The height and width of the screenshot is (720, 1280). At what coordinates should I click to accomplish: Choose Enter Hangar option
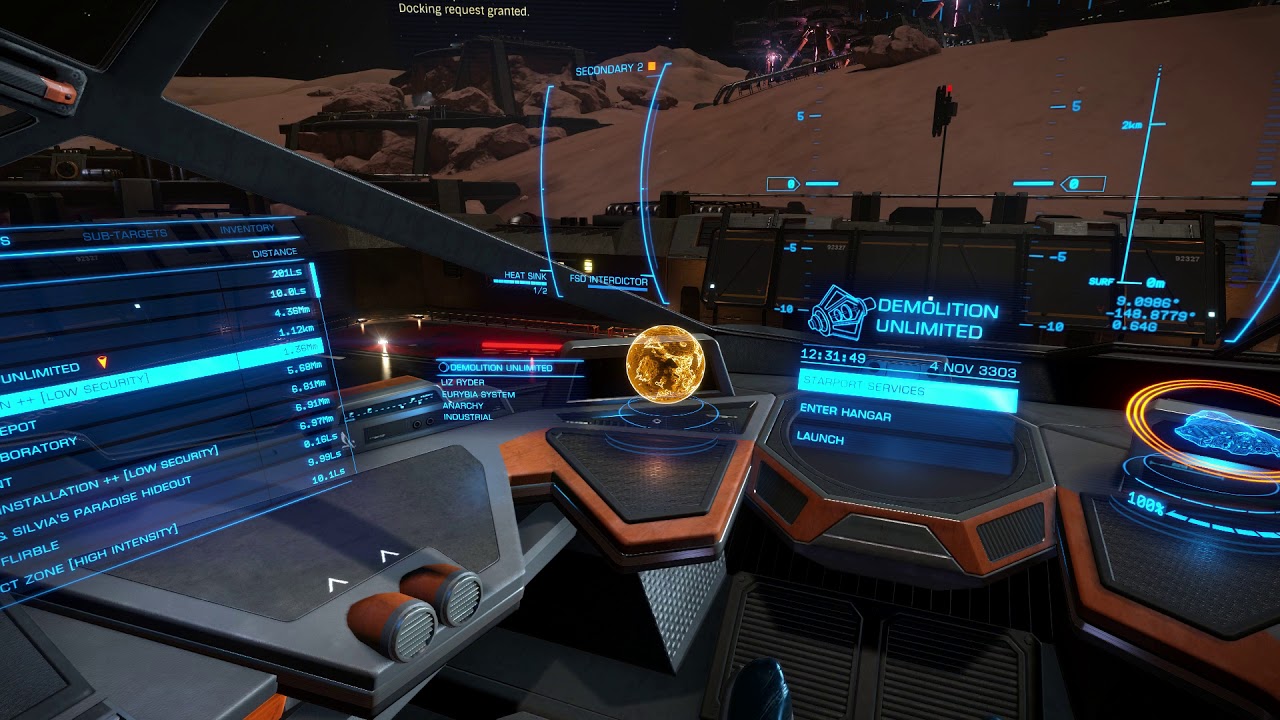pos(845,414)
